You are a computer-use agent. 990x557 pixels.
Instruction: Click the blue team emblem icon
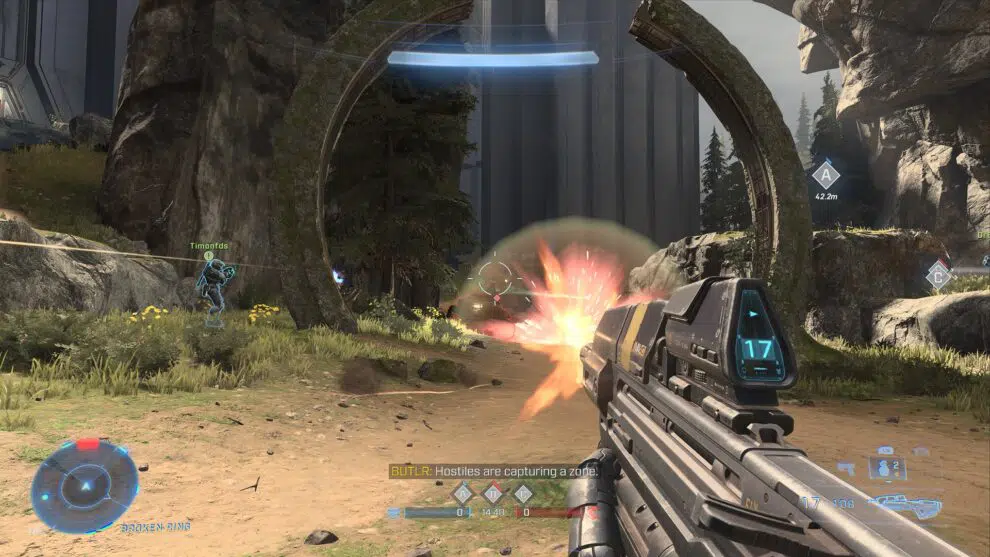(393, 512)
